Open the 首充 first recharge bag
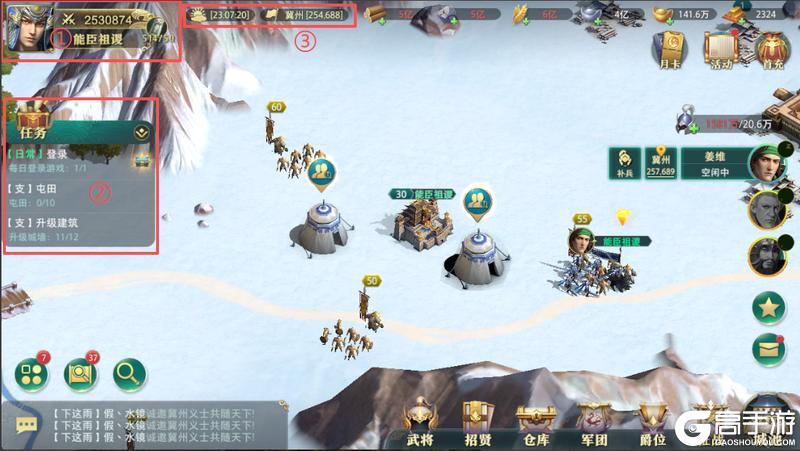800x451 pixels. (x=769, y=47)
